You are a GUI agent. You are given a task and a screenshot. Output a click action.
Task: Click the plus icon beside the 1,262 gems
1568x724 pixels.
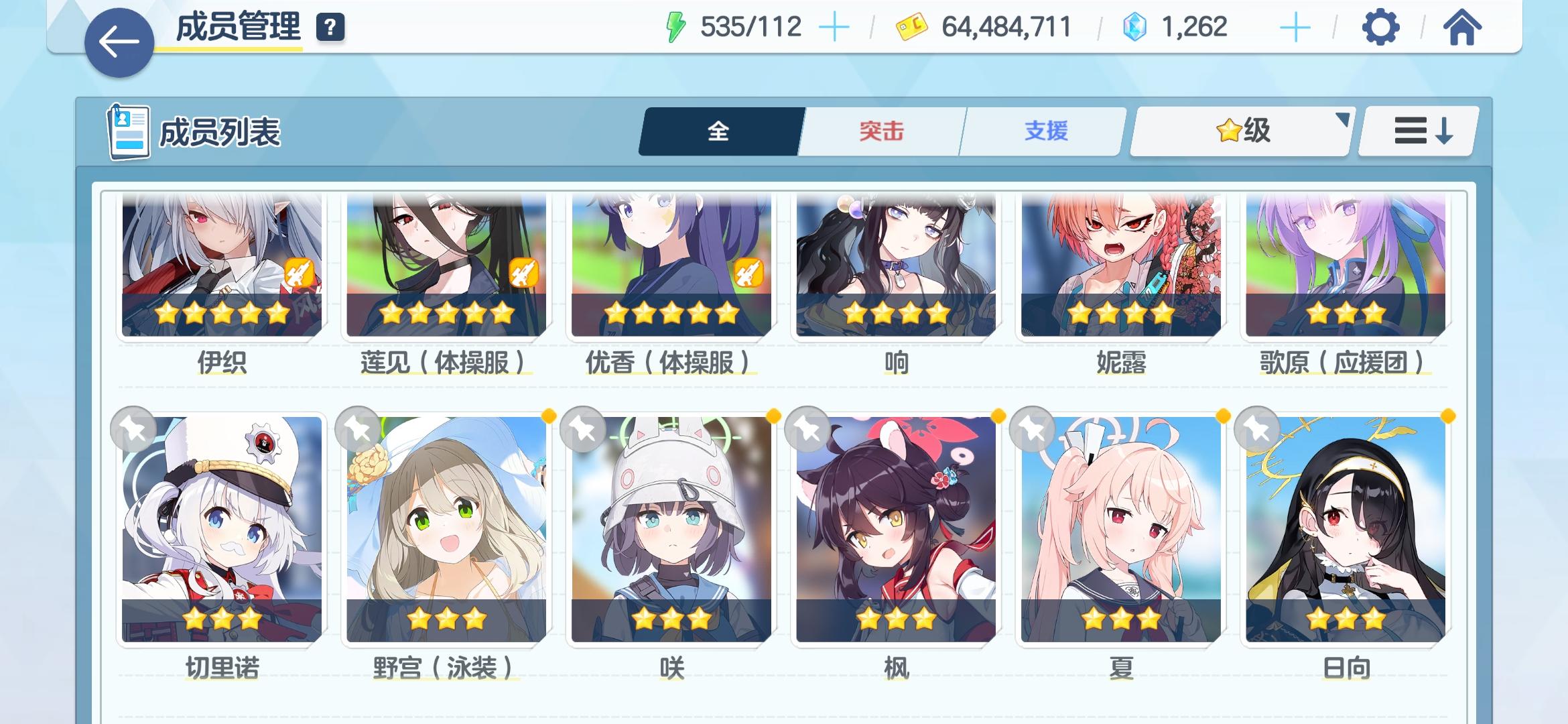click(1297, 27)
